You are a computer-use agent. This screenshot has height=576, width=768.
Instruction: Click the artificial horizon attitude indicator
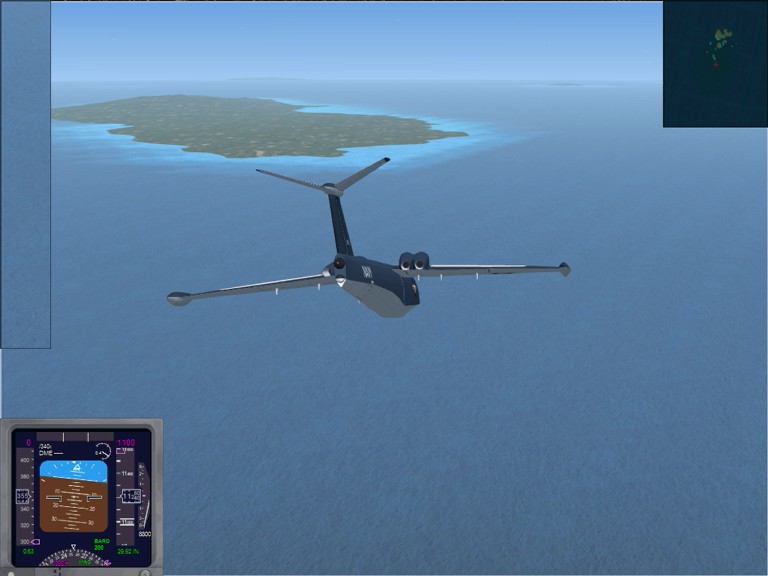(74, 497)
